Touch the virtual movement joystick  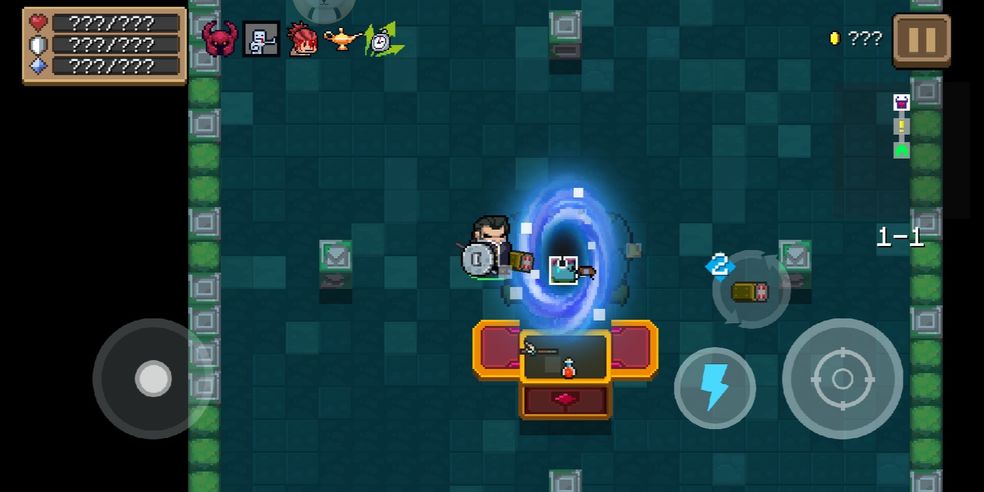(x=153, y=379)
